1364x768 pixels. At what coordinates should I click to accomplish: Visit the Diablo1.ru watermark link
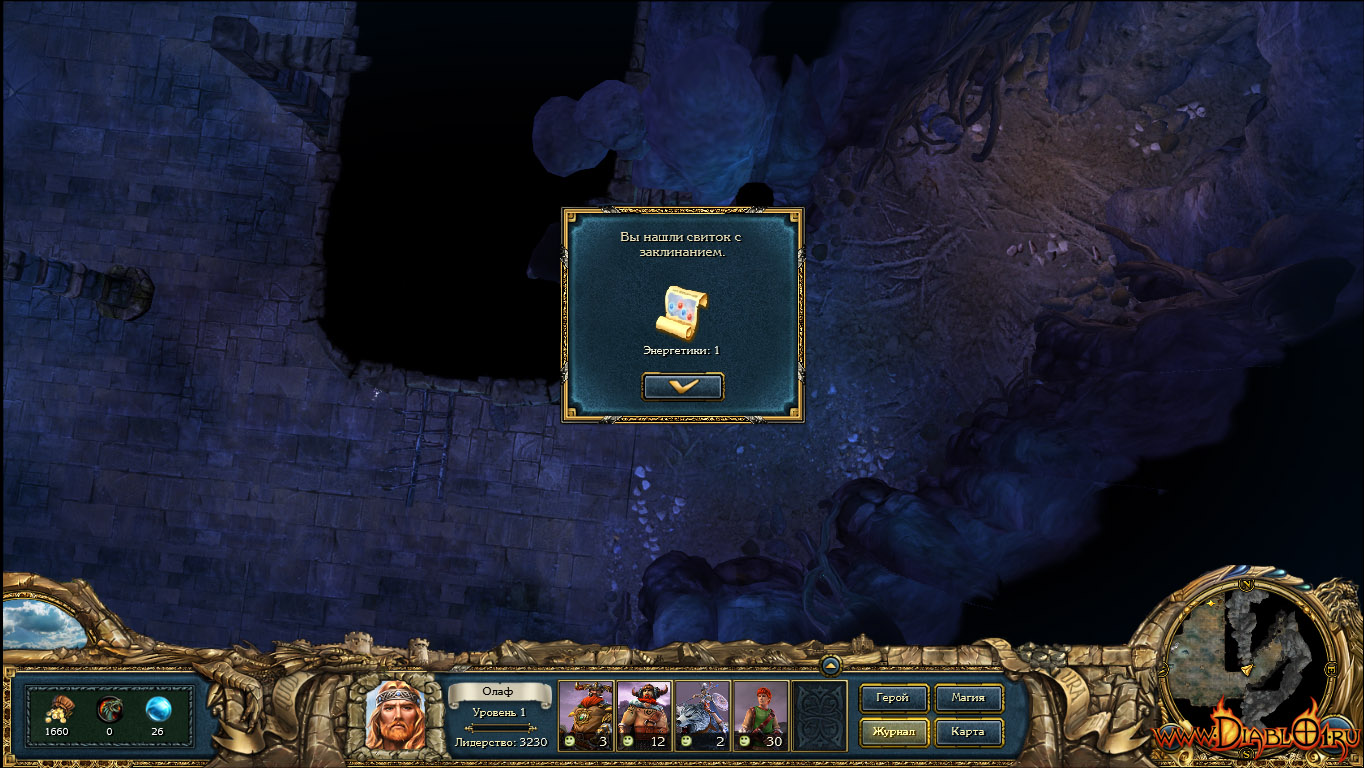click(x=1255, y=737)
